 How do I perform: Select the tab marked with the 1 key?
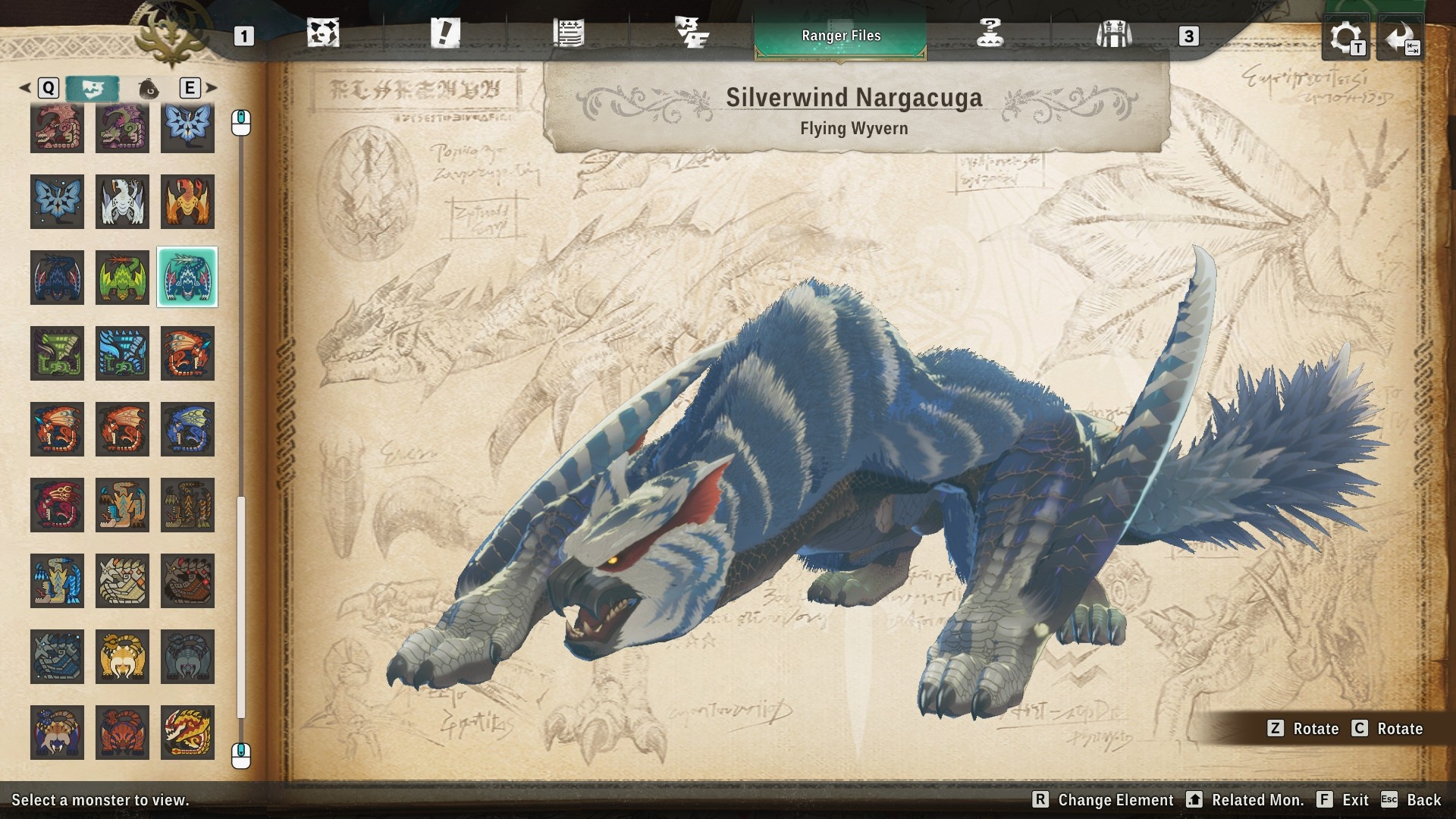[243, 36]
